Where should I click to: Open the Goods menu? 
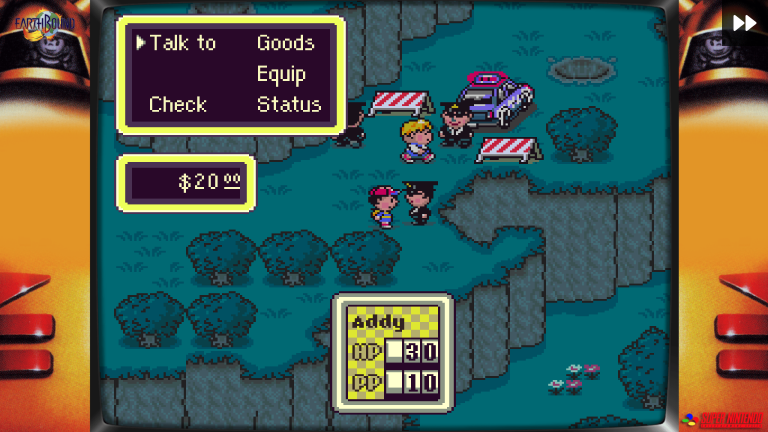[285, 43]
